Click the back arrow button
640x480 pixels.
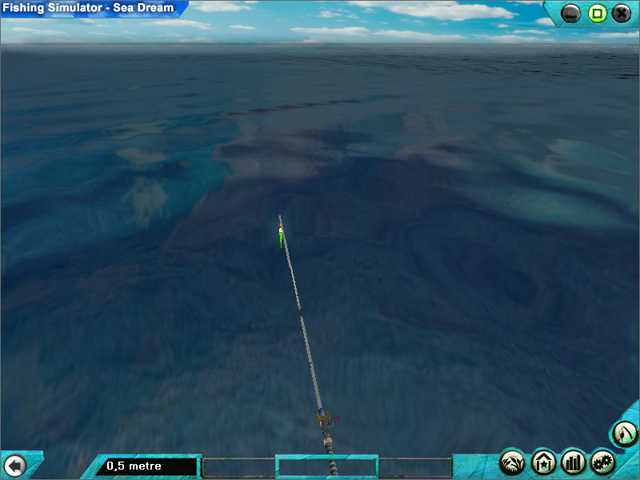click(14, 465)
